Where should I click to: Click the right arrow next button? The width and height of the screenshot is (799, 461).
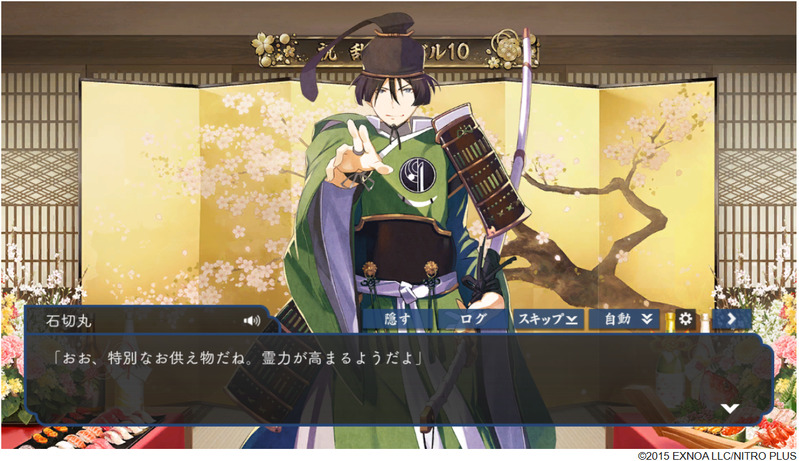pos(733,319)
